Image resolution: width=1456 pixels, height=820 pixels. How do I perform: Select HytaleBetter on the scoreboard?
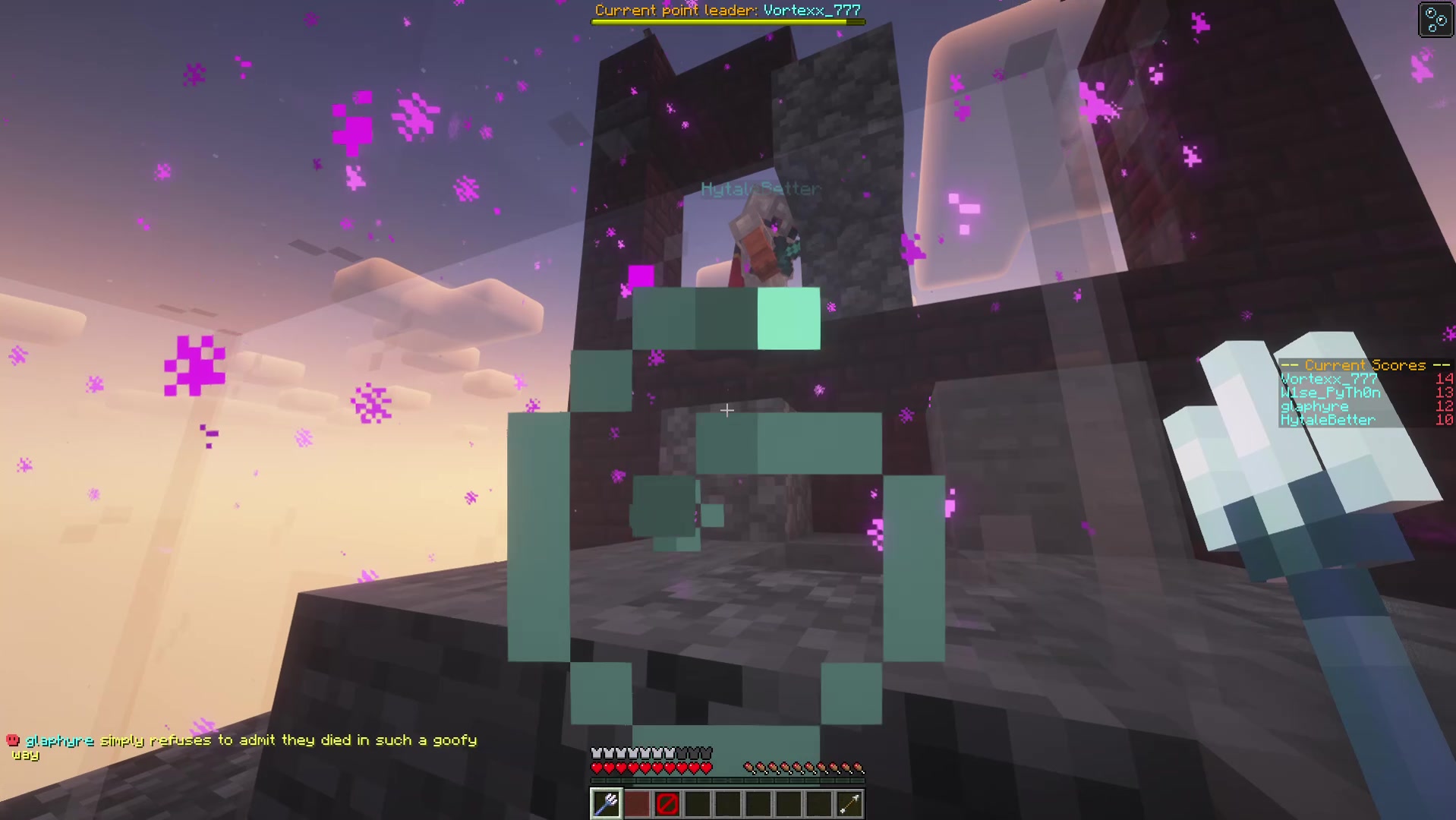(1327, 420)
